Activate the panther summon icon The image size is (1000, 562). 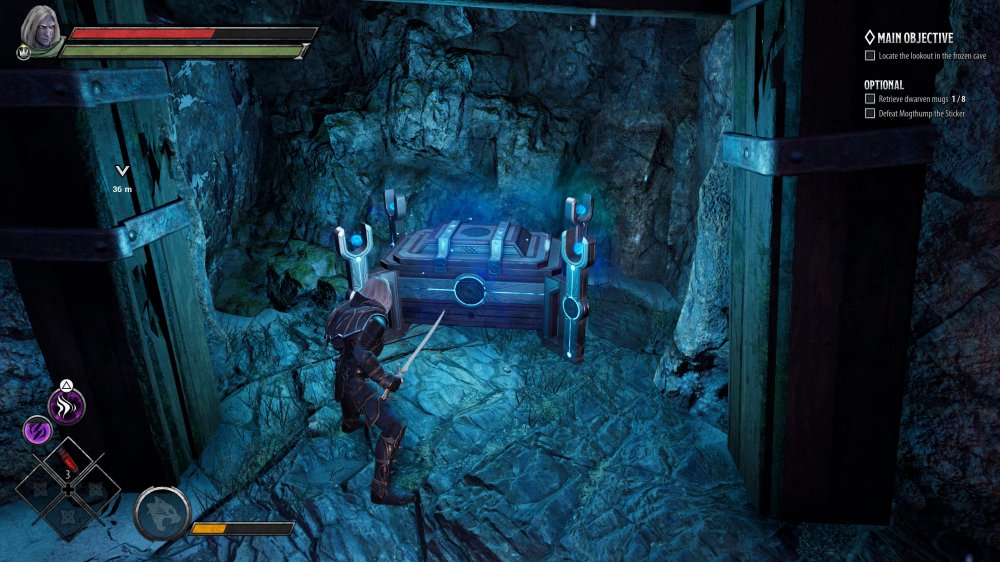(161, 513)
